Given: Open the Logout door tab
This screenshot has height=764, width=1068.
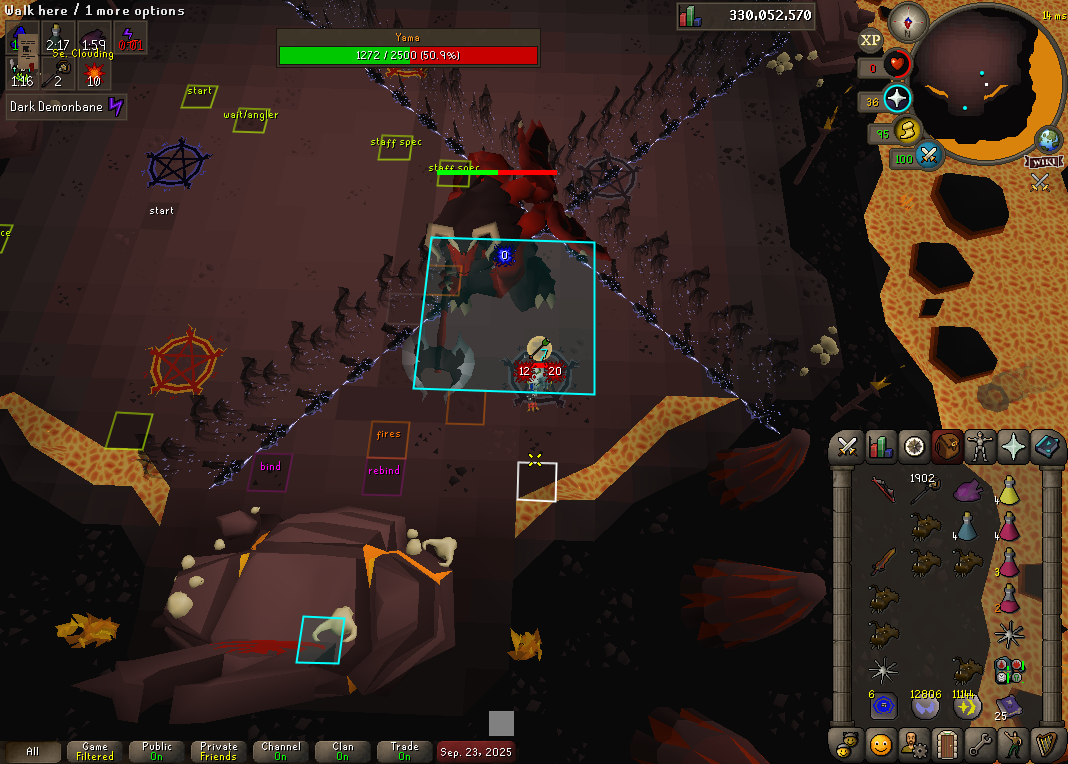Looking at the screenshot, I should 947,744.
